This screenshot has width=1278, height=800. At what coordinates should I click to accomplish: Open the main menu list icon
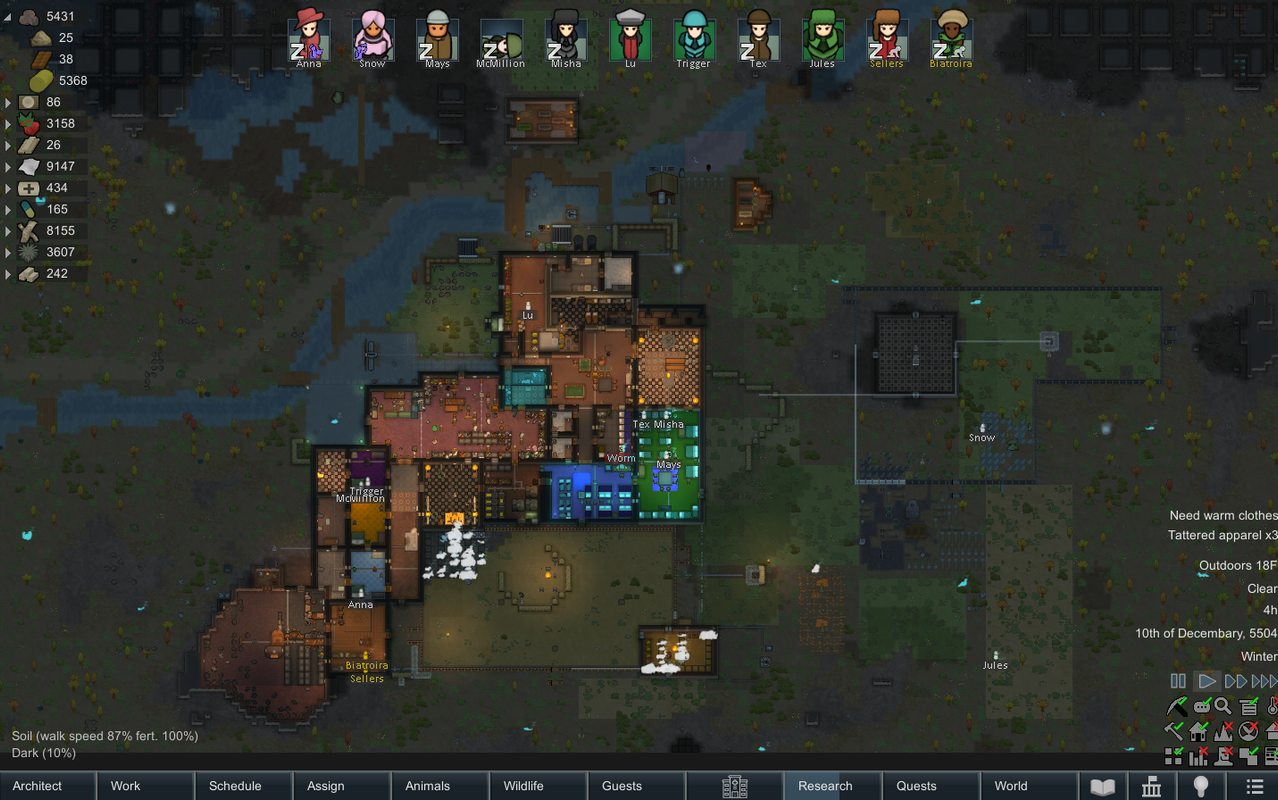click(x=1253, y=786)
